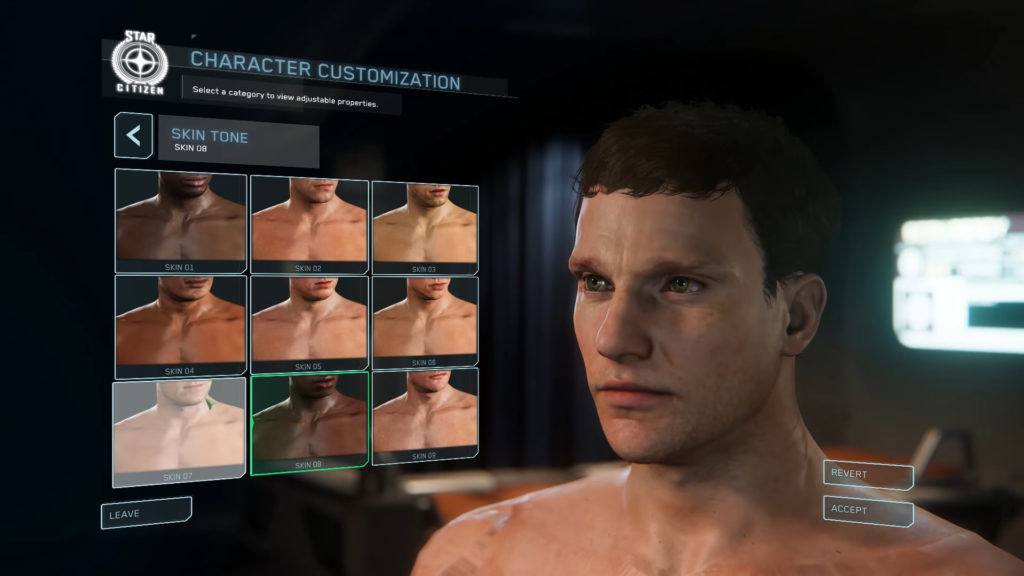This screenshot has width=1024, height=576.
Task: Select the Skin 01 tone swatch
Action: [181, 220]
